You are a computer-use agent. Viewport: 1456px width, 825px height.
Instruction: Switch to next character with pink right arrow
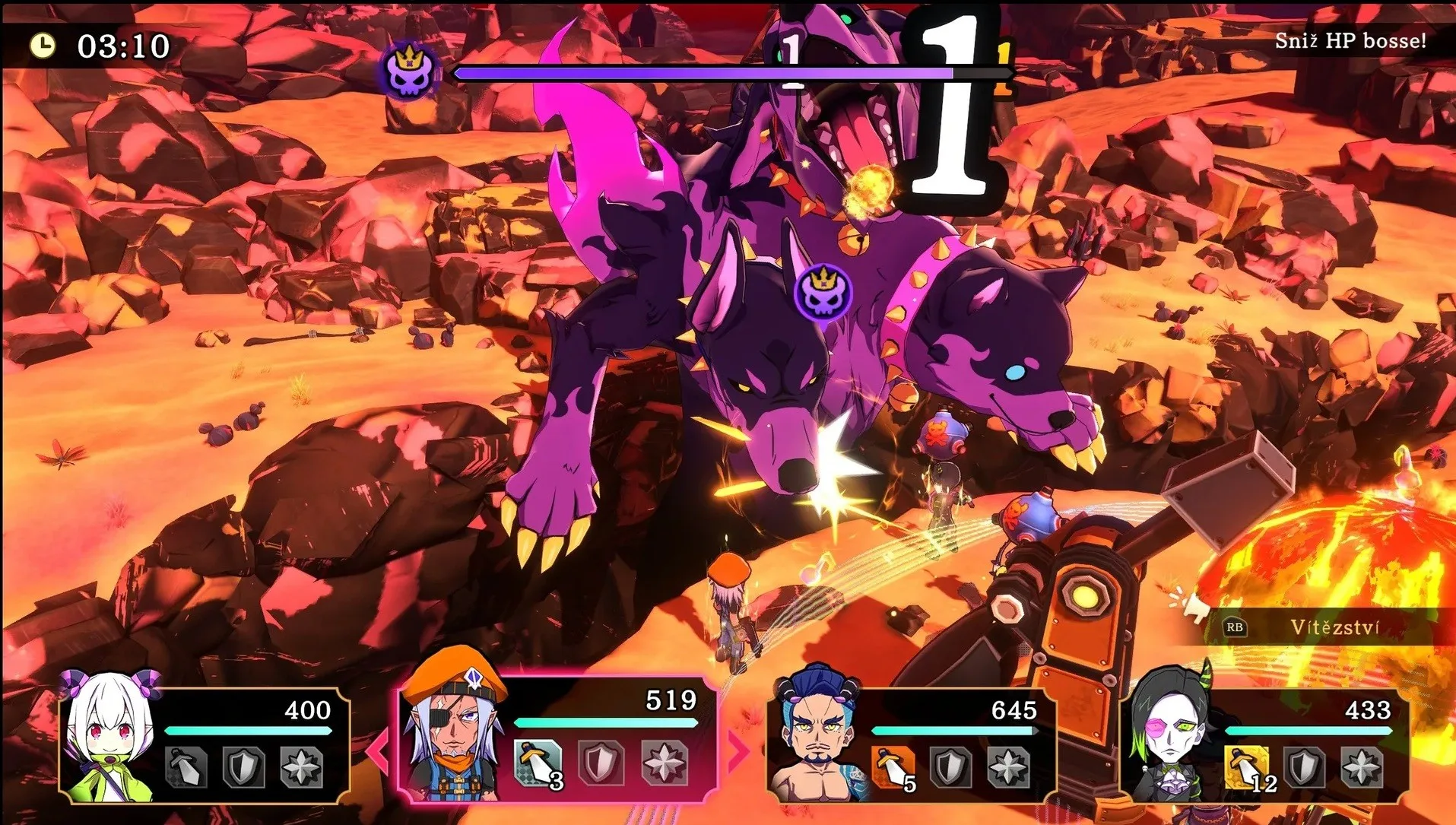738,748
